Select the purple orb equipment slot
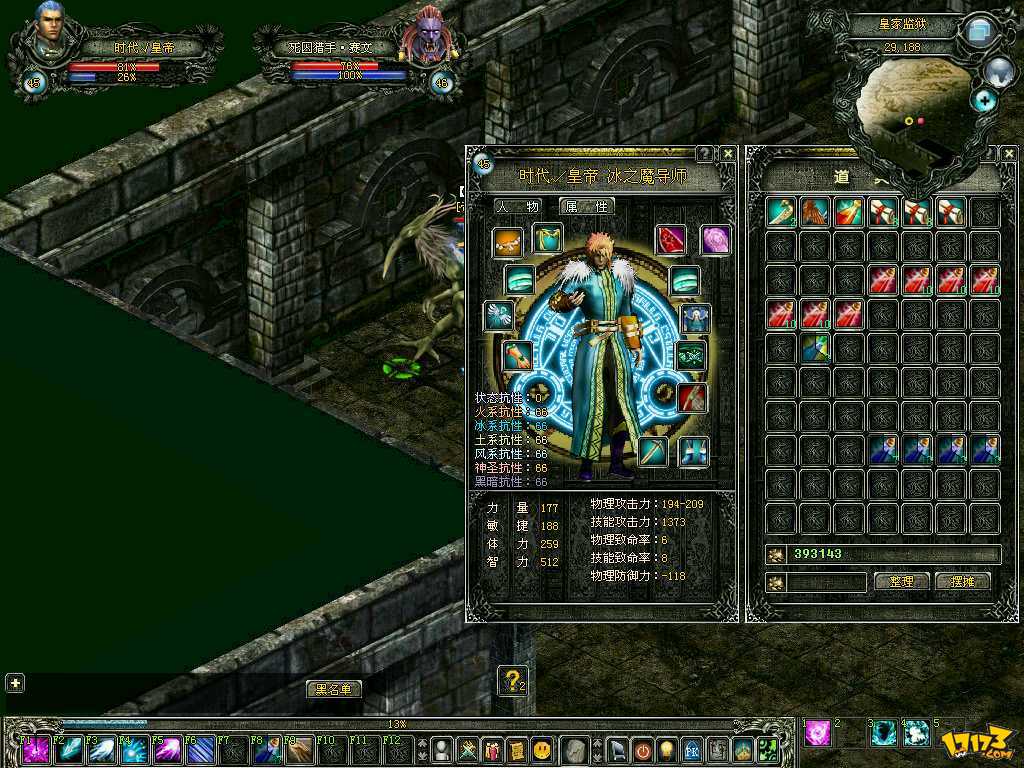The image size is (1024, 768). pos(715,240)
